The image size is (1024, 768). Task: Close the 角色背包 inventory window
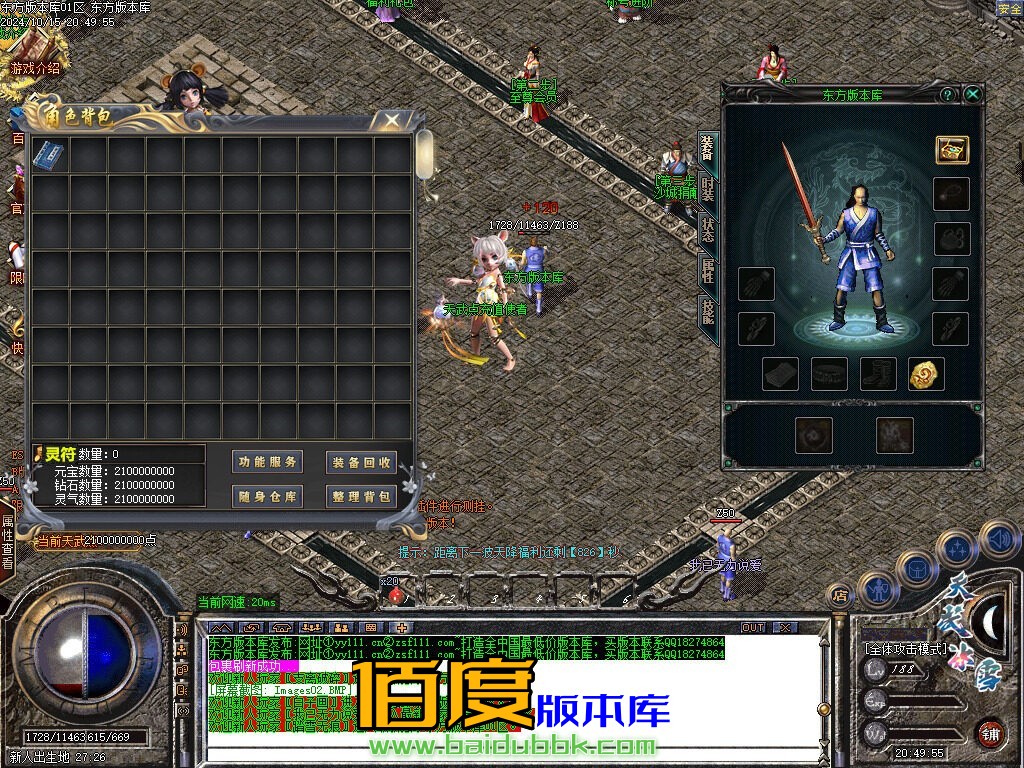(x=392, y=120)
